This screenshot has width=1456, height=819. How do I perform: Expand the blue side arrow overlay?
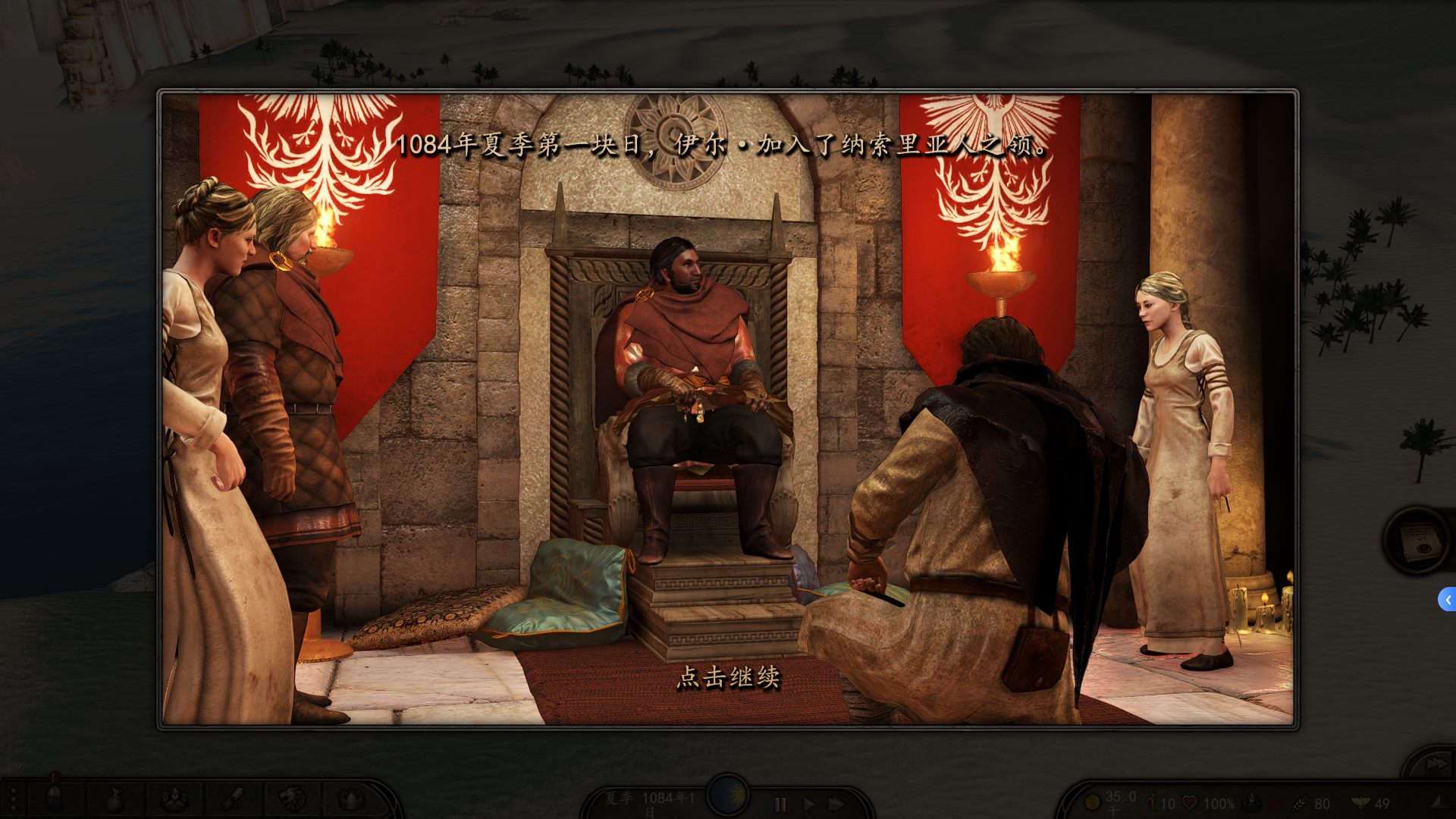[x=1447, y=599]
